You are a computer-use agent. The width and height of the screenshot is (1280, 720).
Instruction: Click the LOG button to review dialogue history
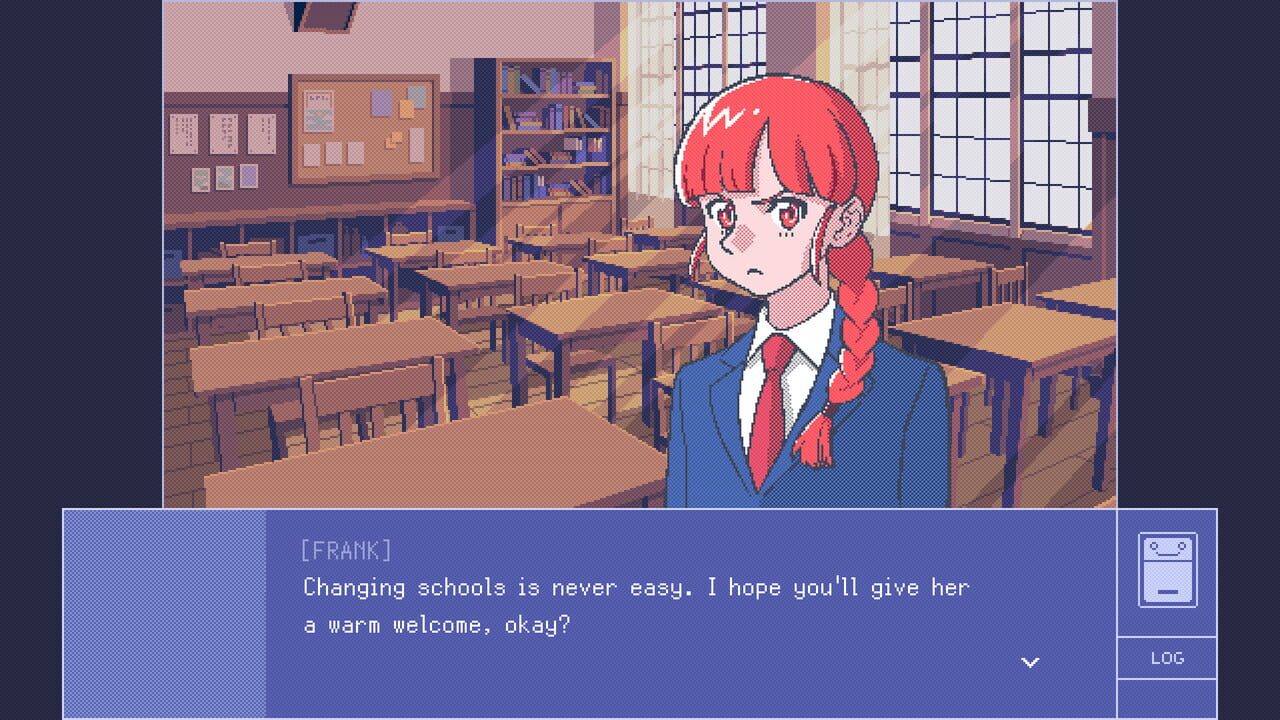click(x=1166, y=658)
